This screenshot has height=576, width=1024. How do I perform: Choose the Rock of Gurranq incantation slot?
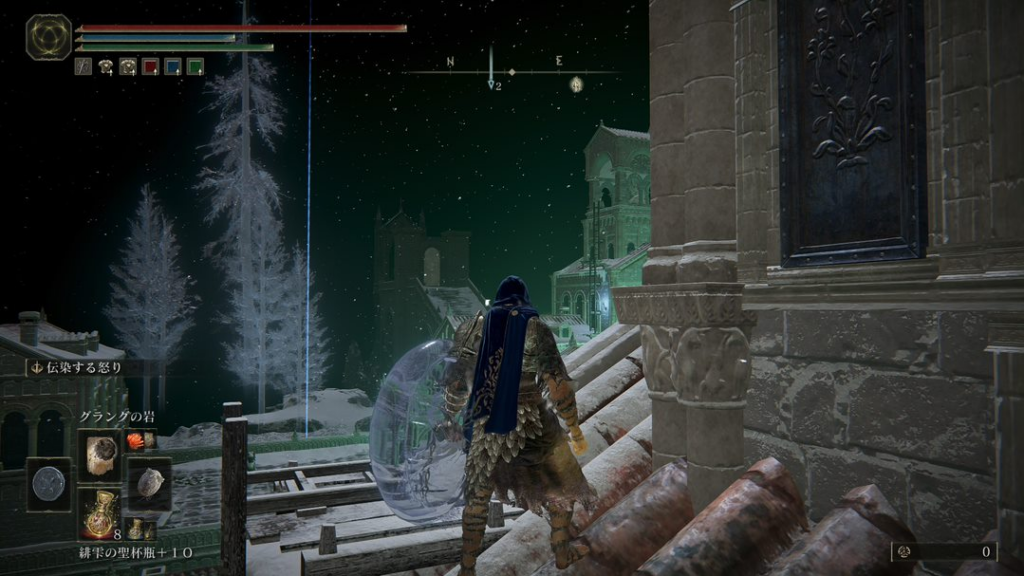99,455
